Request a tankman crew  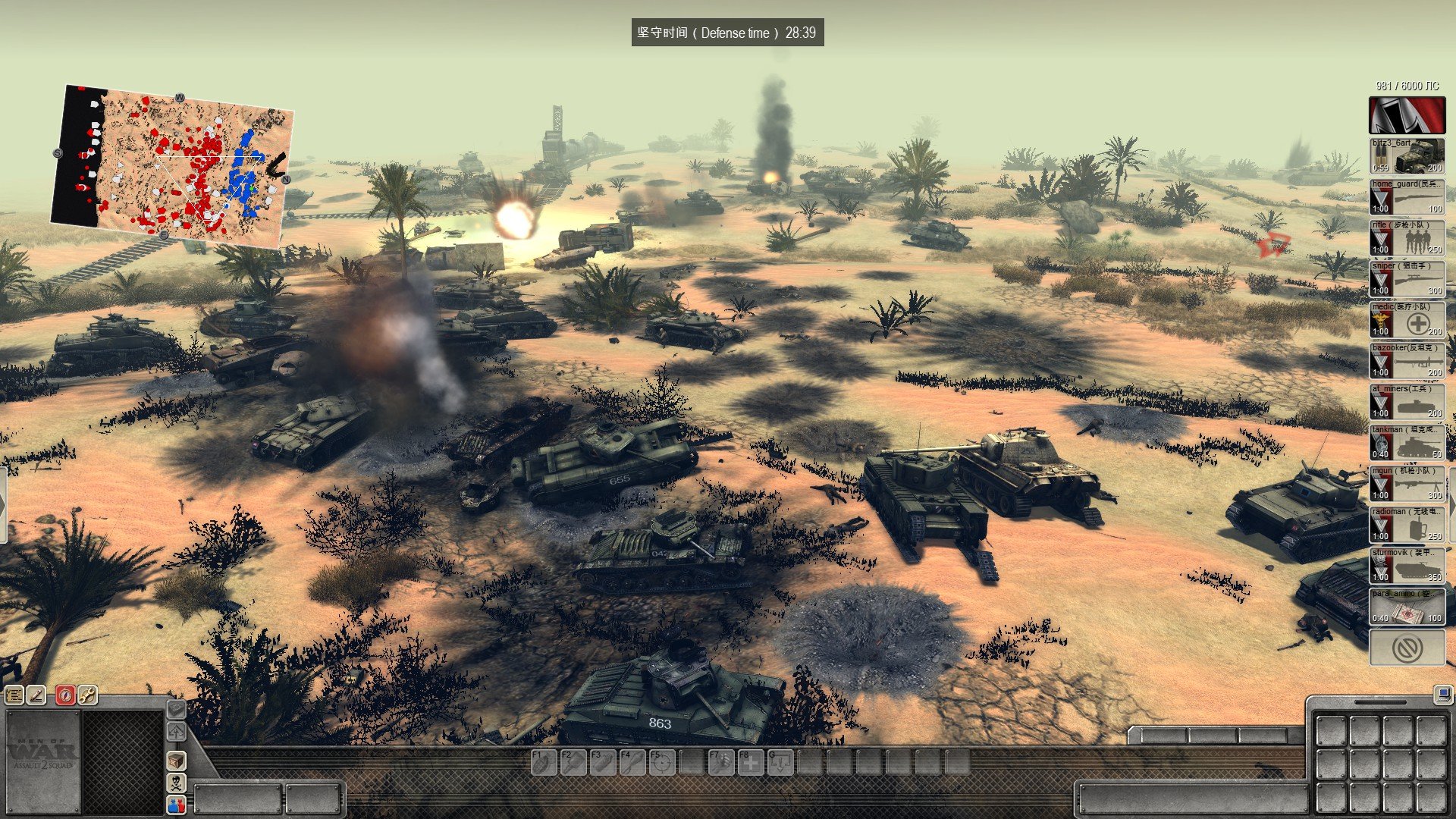[1407, 442]
